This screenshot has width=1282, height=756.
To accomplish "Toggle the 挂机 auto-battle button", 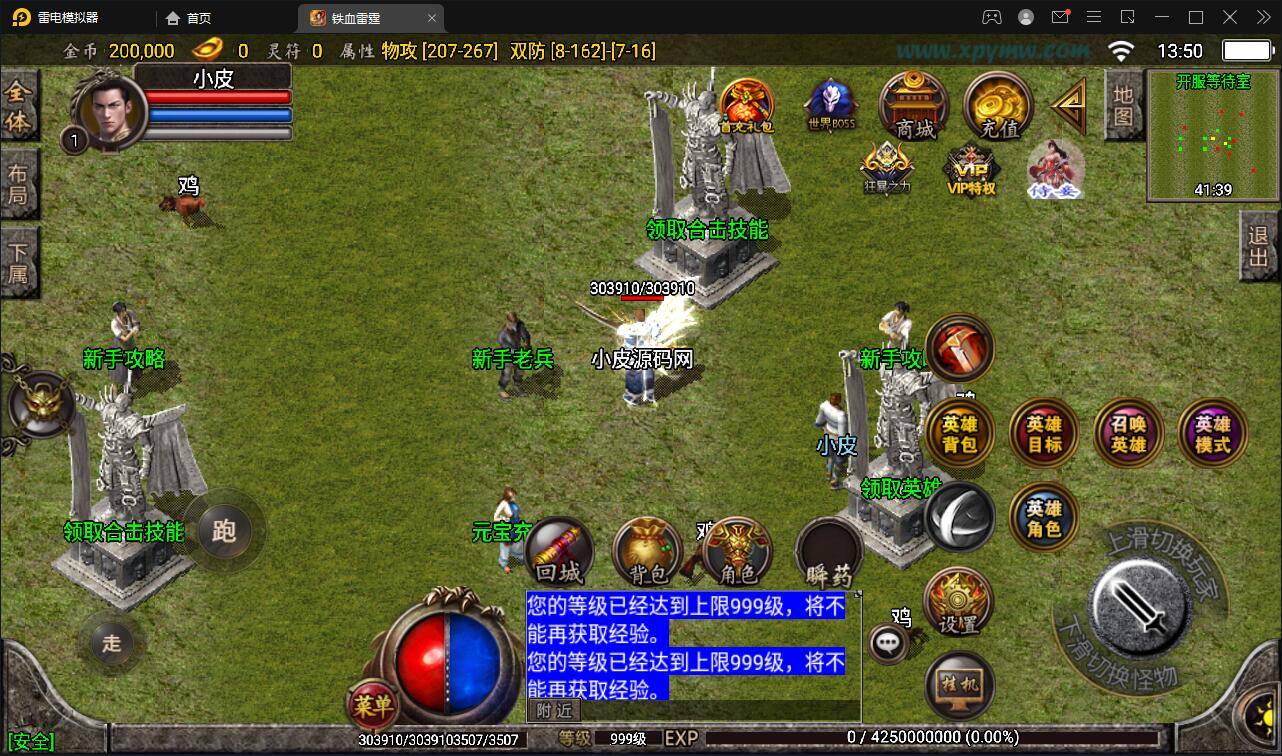I will pos(959,685).
